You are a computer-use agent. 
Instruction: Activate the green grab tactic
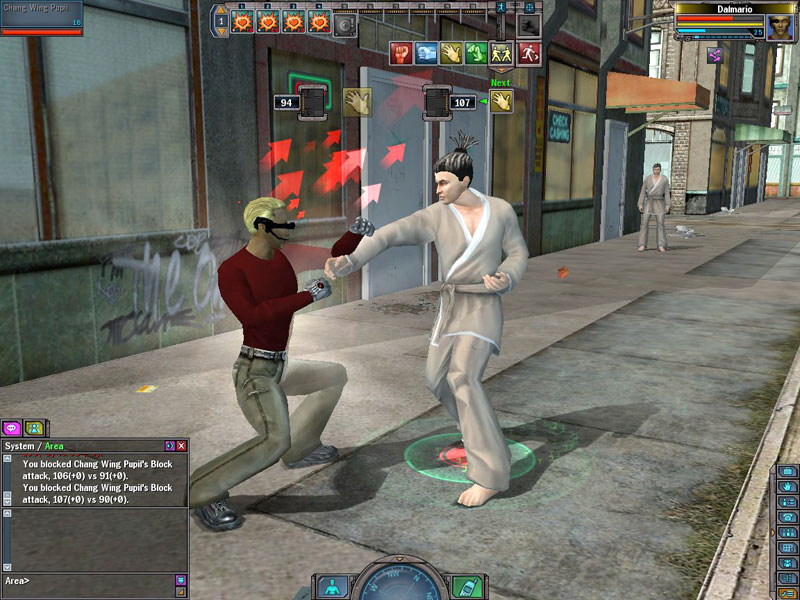point(478,53)
